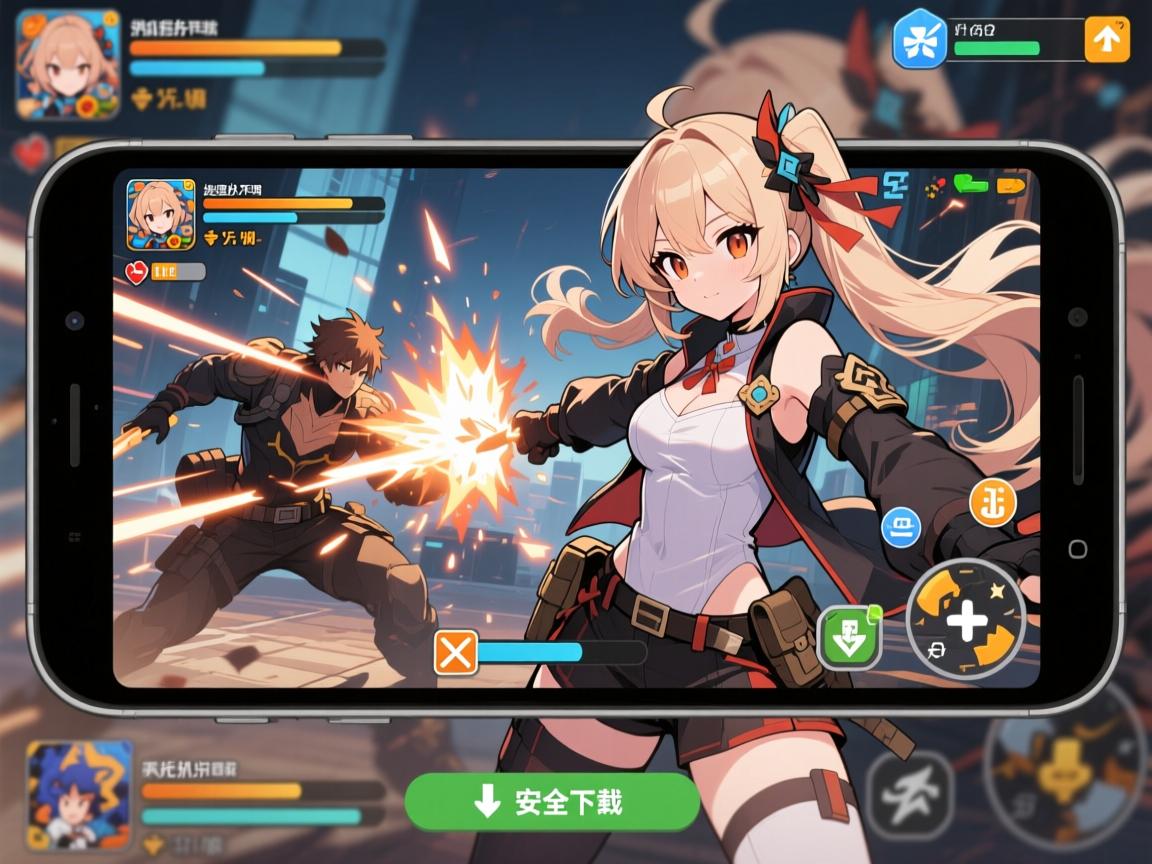Select the blue-haired character app thumbnail
This screenshot has width=1152, height=864.
(79, 796)
